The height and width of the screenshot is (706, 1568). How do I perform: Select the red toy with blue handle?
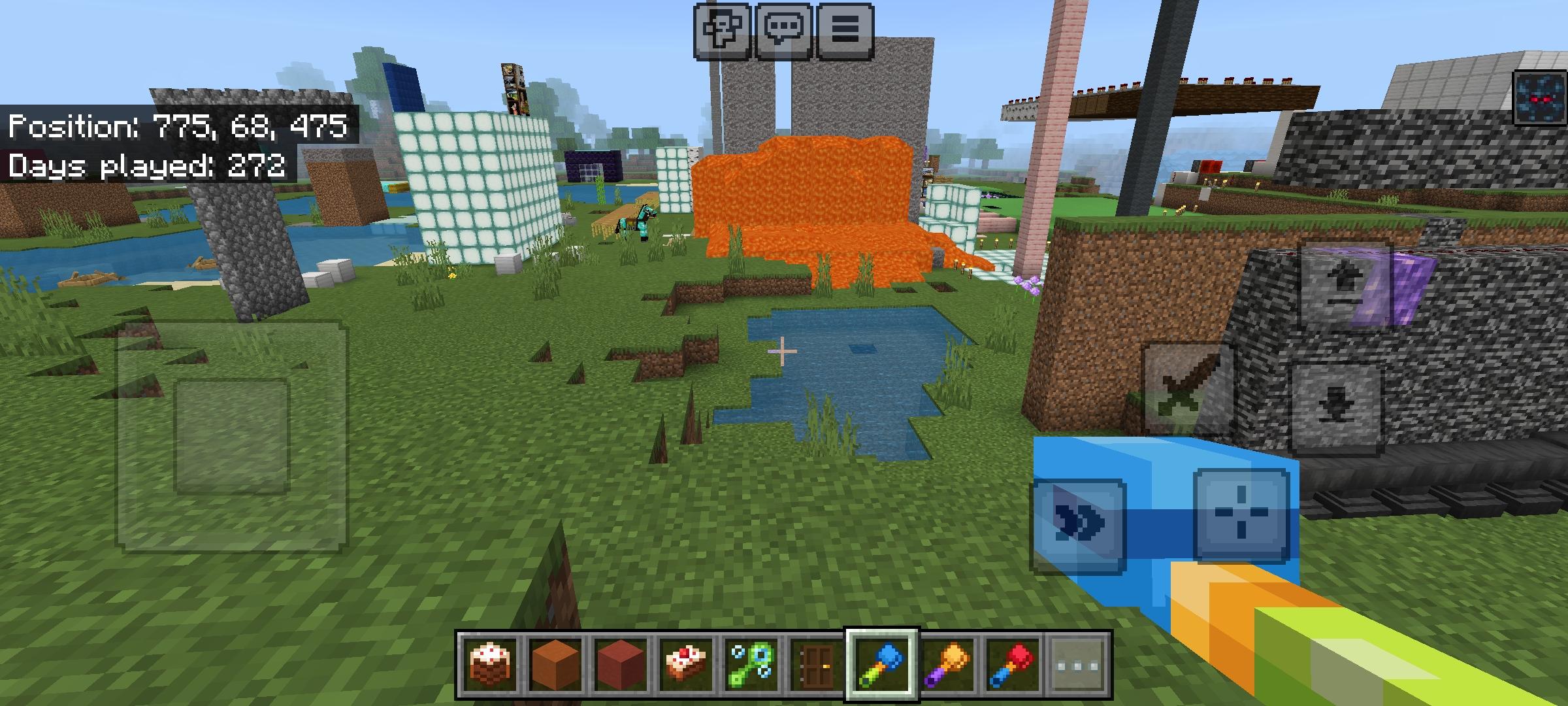pyautogui.click(x=1013, y=665)
